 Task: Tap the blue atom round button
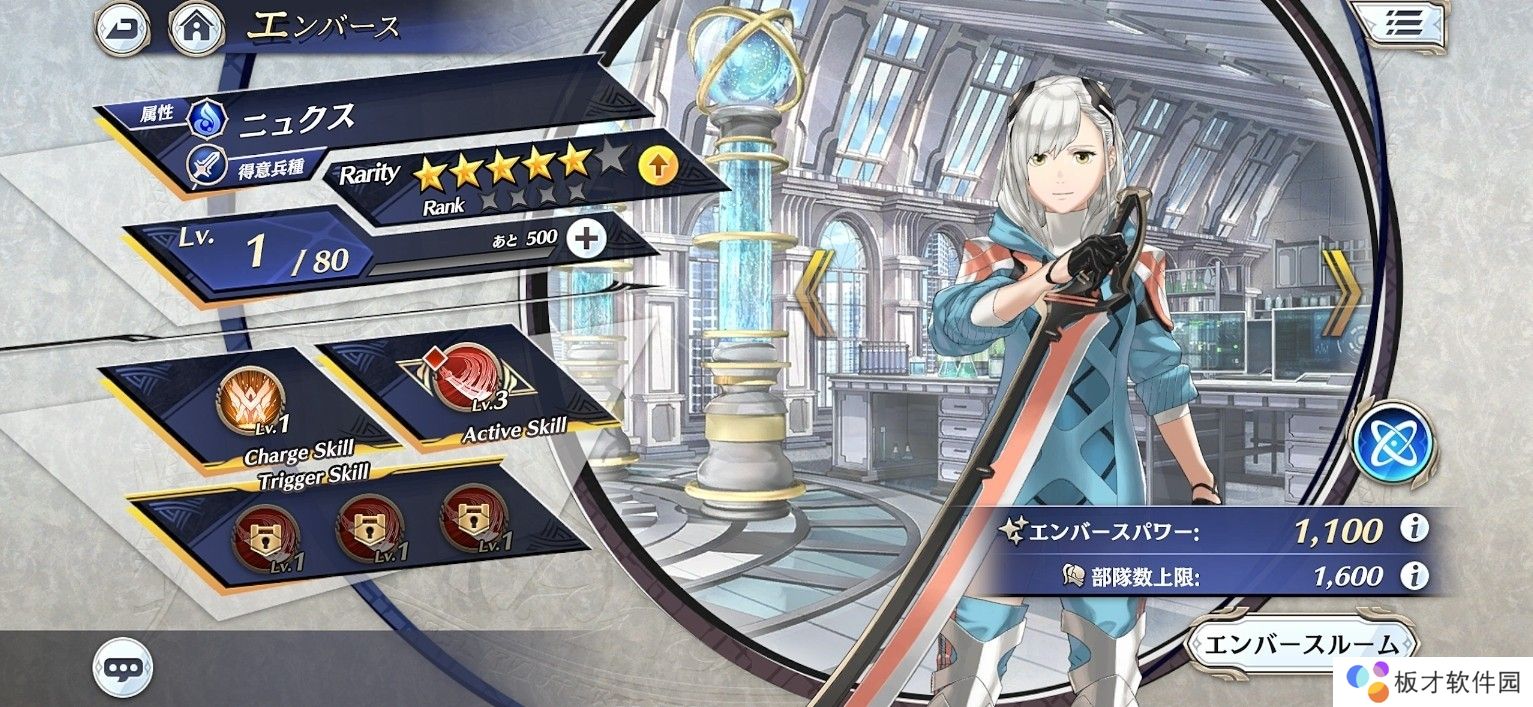point(1392,440)
